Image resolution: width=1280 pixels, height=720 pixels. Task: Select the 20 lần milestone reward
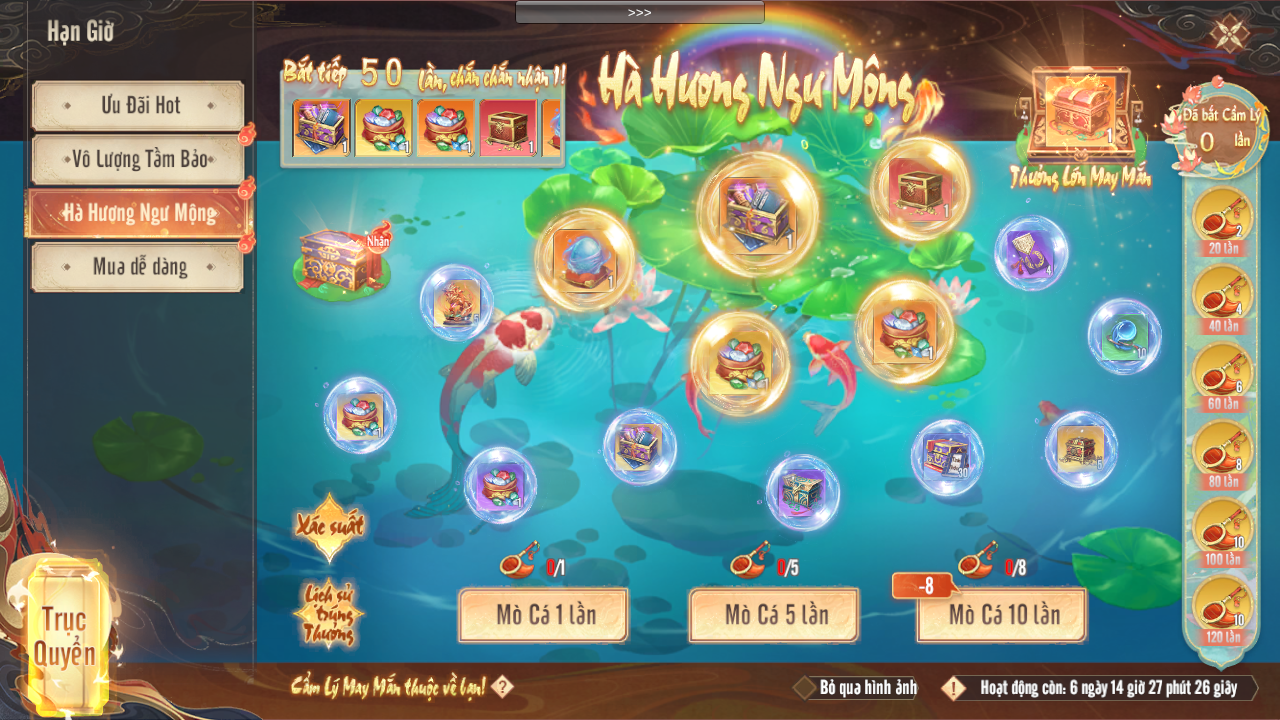[1222, 218]
